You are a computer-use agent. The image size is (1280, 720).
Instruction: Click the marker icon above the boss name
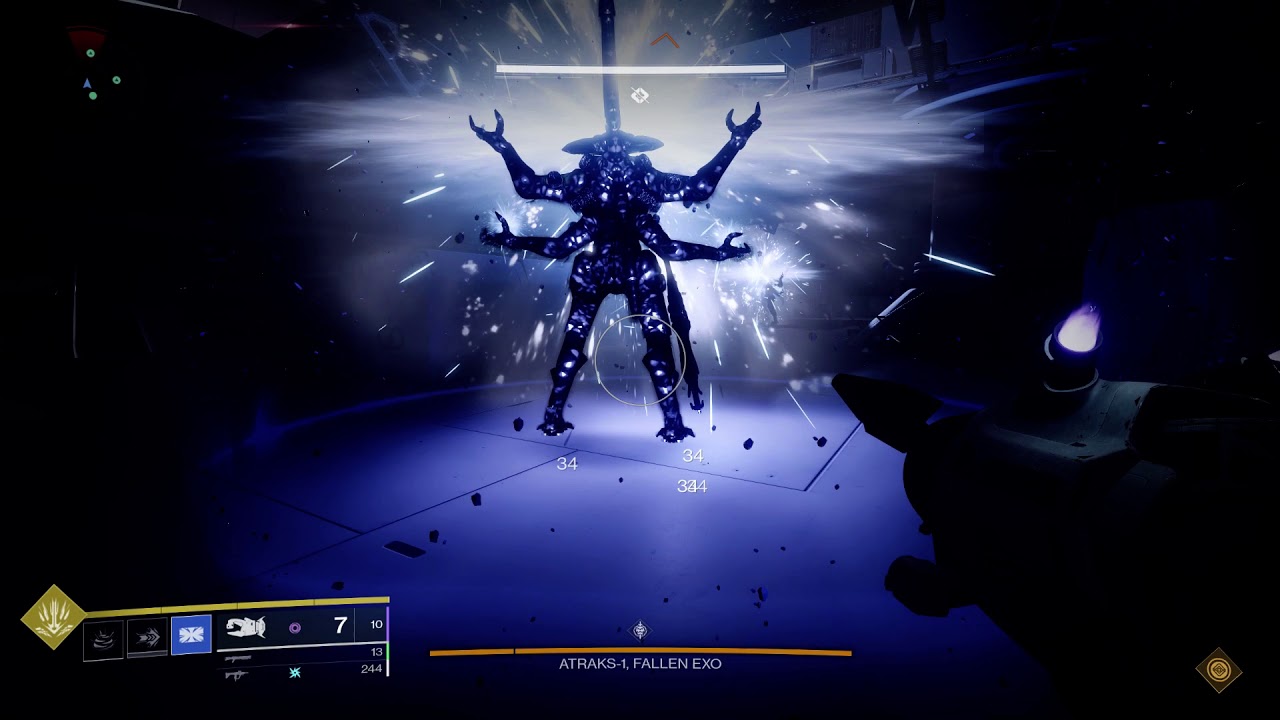point(640,630)
